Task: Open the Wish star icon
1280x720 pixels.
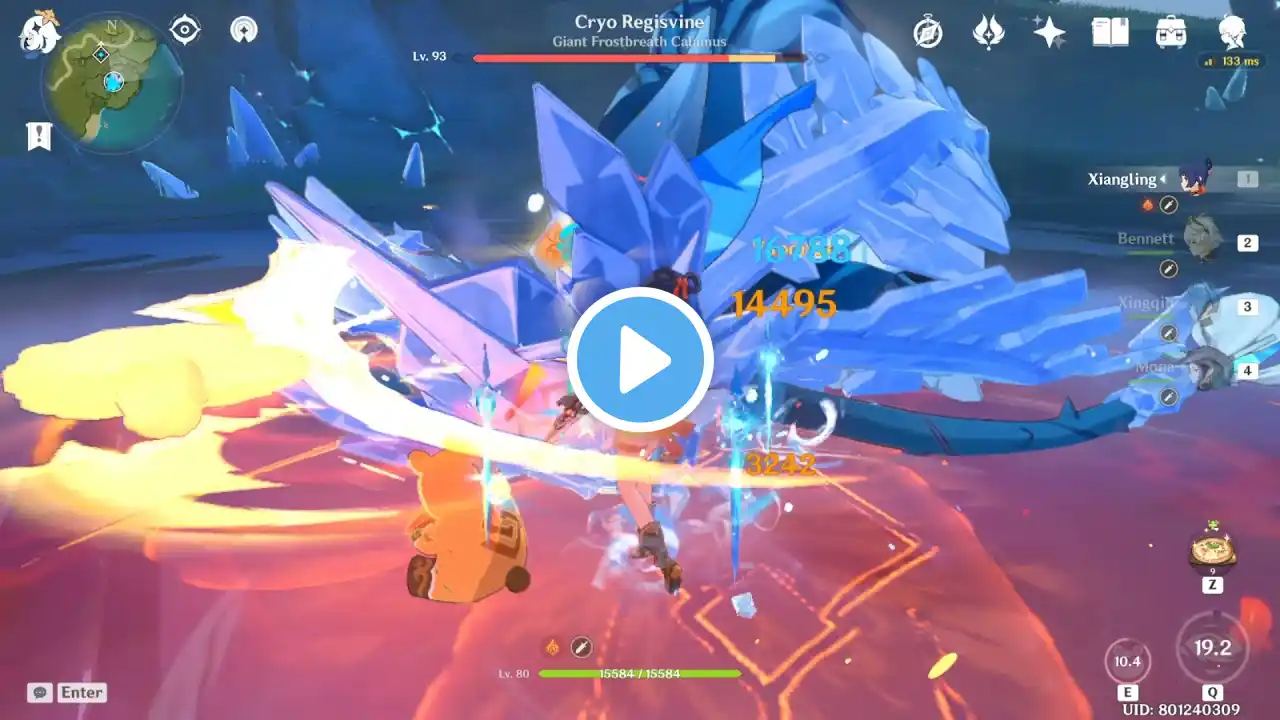Action: tap(1049, 32)
